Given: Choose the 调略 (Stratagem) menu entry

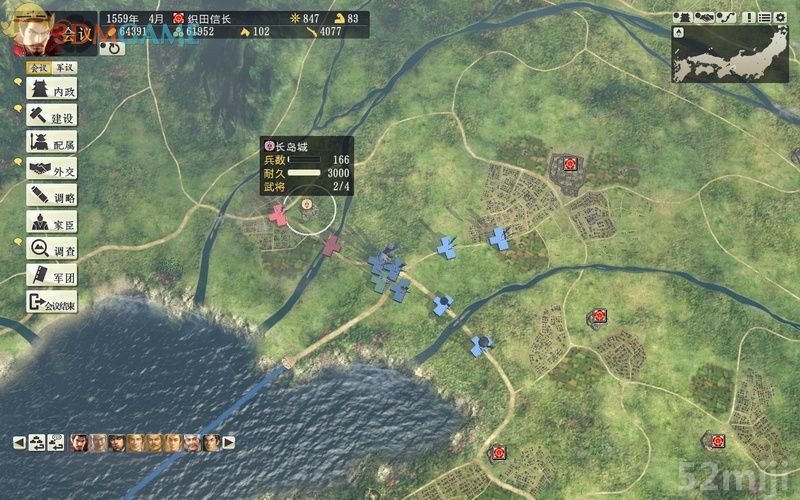Looking at the screenshot, I should 52,196.
